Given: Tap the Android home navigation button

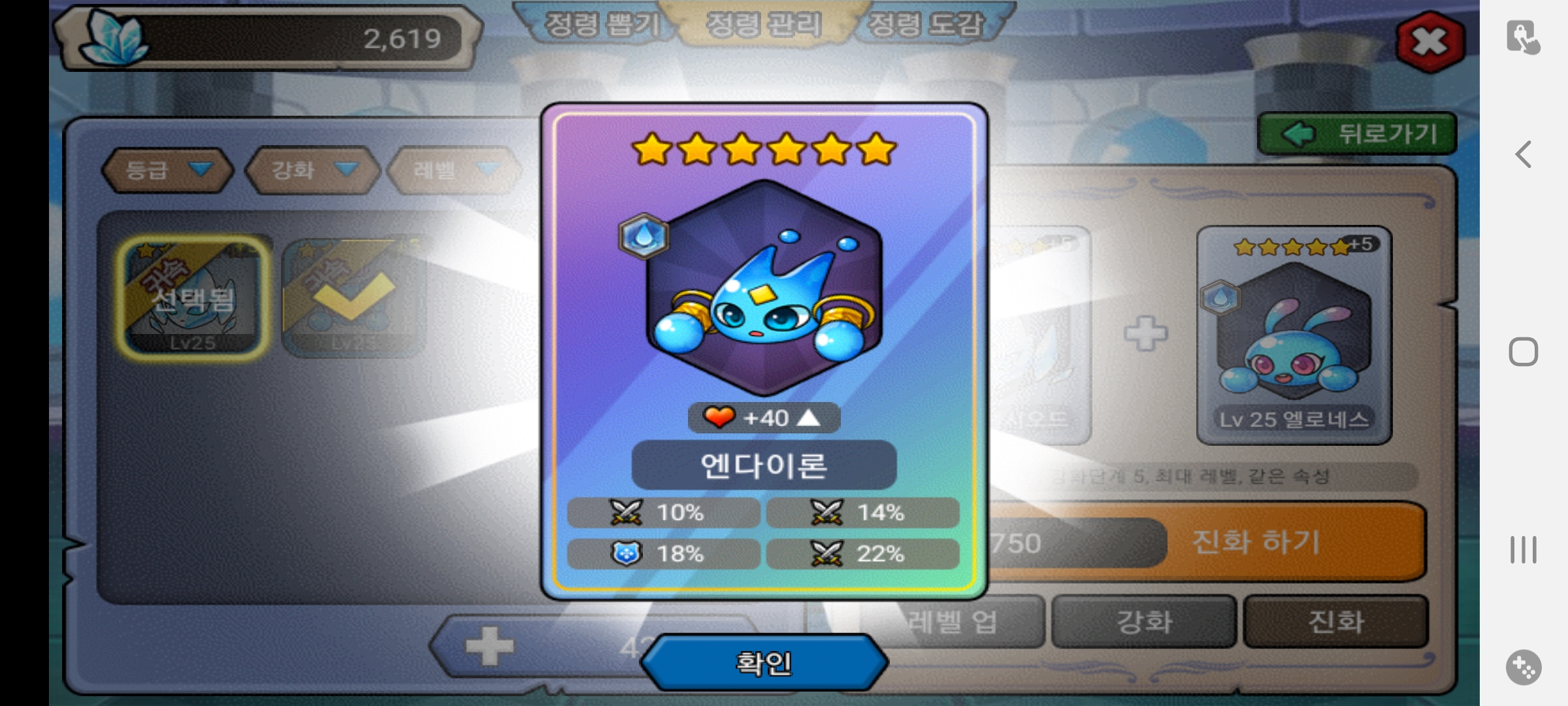Looking at the screenshot, I should coord(1524,352).
